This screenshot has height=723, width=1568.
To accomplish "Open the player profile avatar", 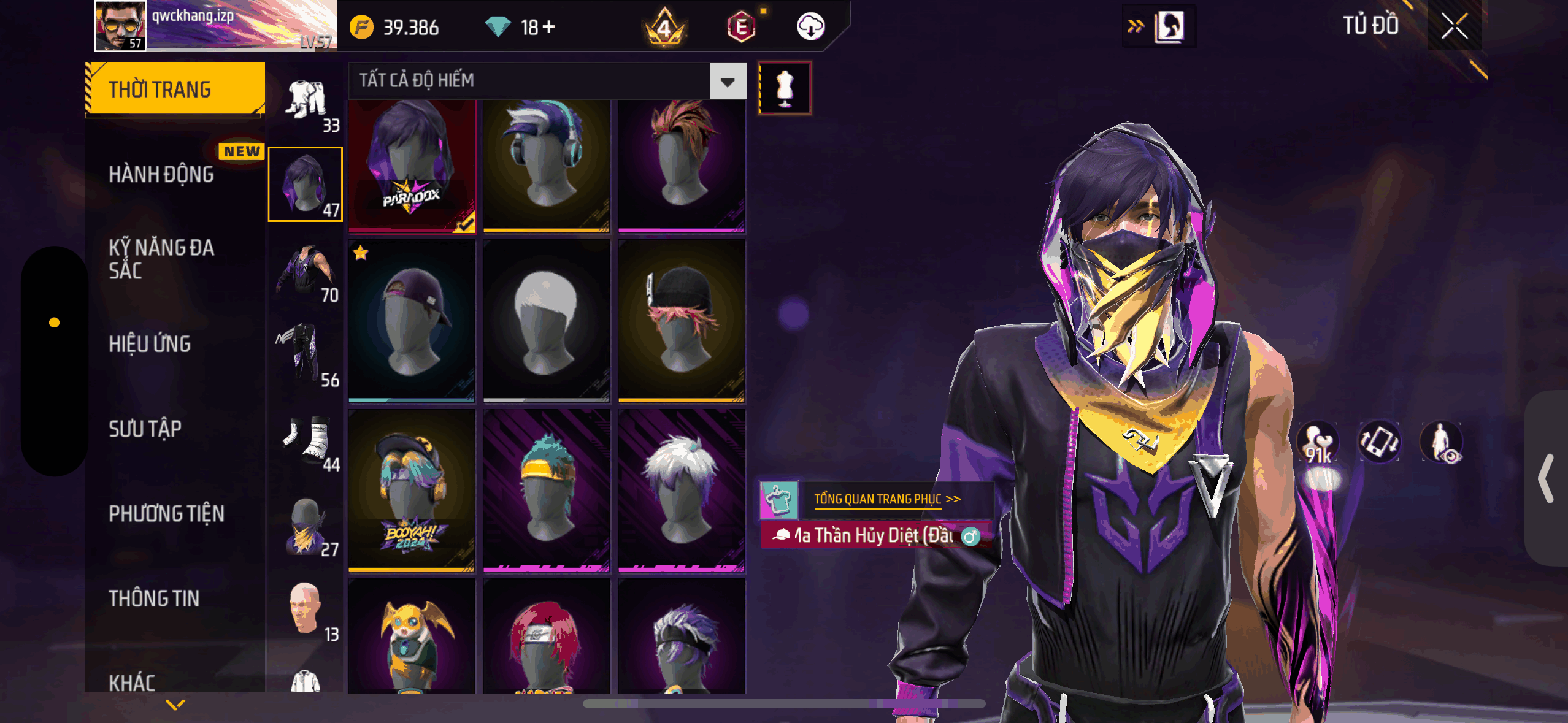I will 121,26.
